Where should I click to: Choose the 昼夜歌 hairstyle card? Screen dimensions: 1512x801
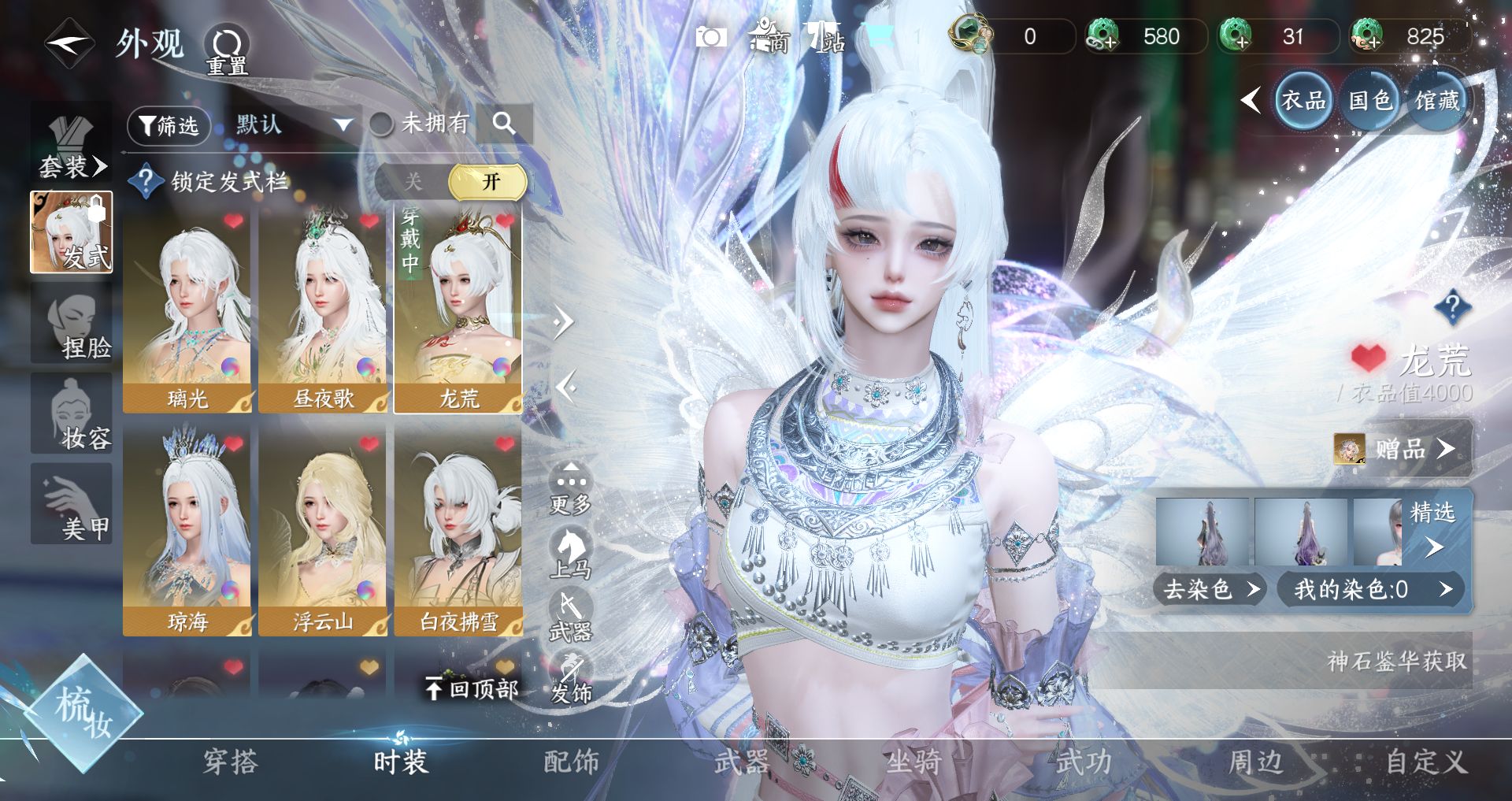click(323, 313)
